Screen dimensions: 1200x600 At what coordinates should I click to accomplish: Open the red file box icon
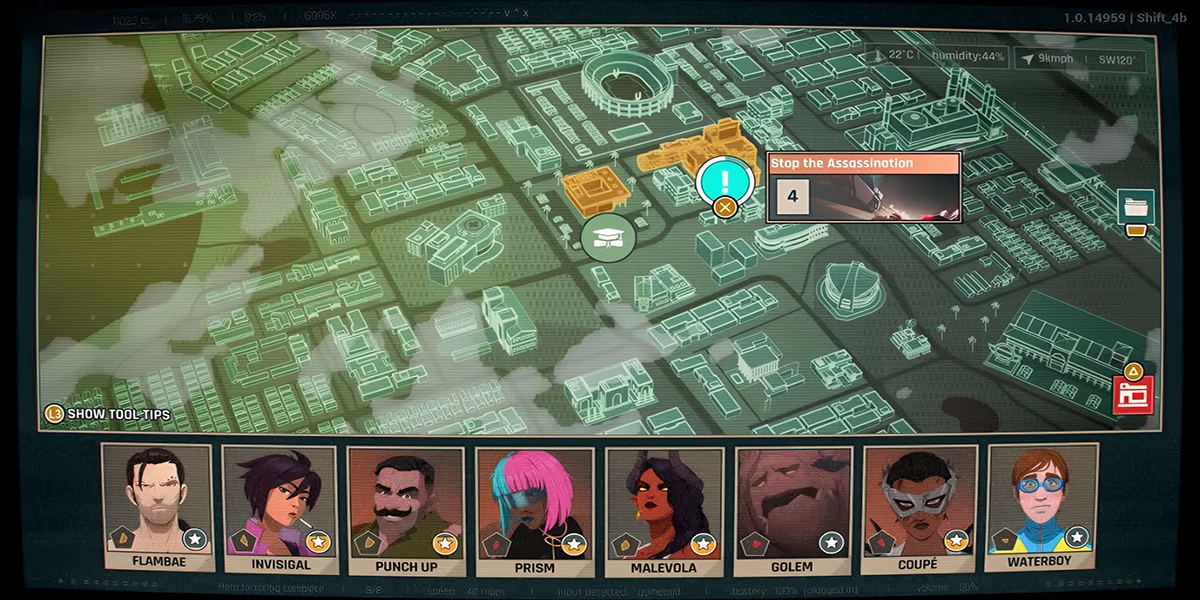(x=1132, y=393)
